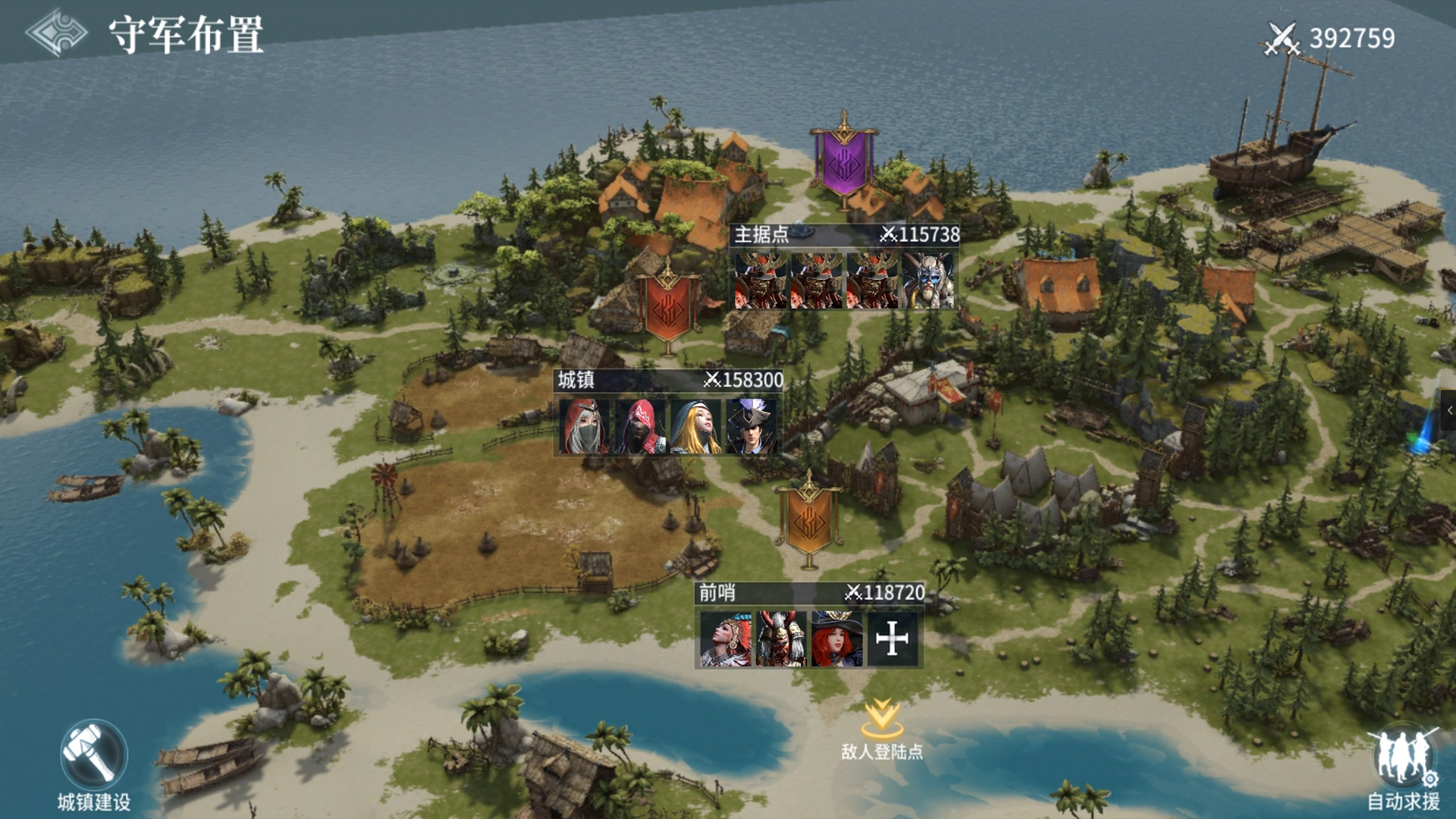Open the 城镇 garrison header

669,380
